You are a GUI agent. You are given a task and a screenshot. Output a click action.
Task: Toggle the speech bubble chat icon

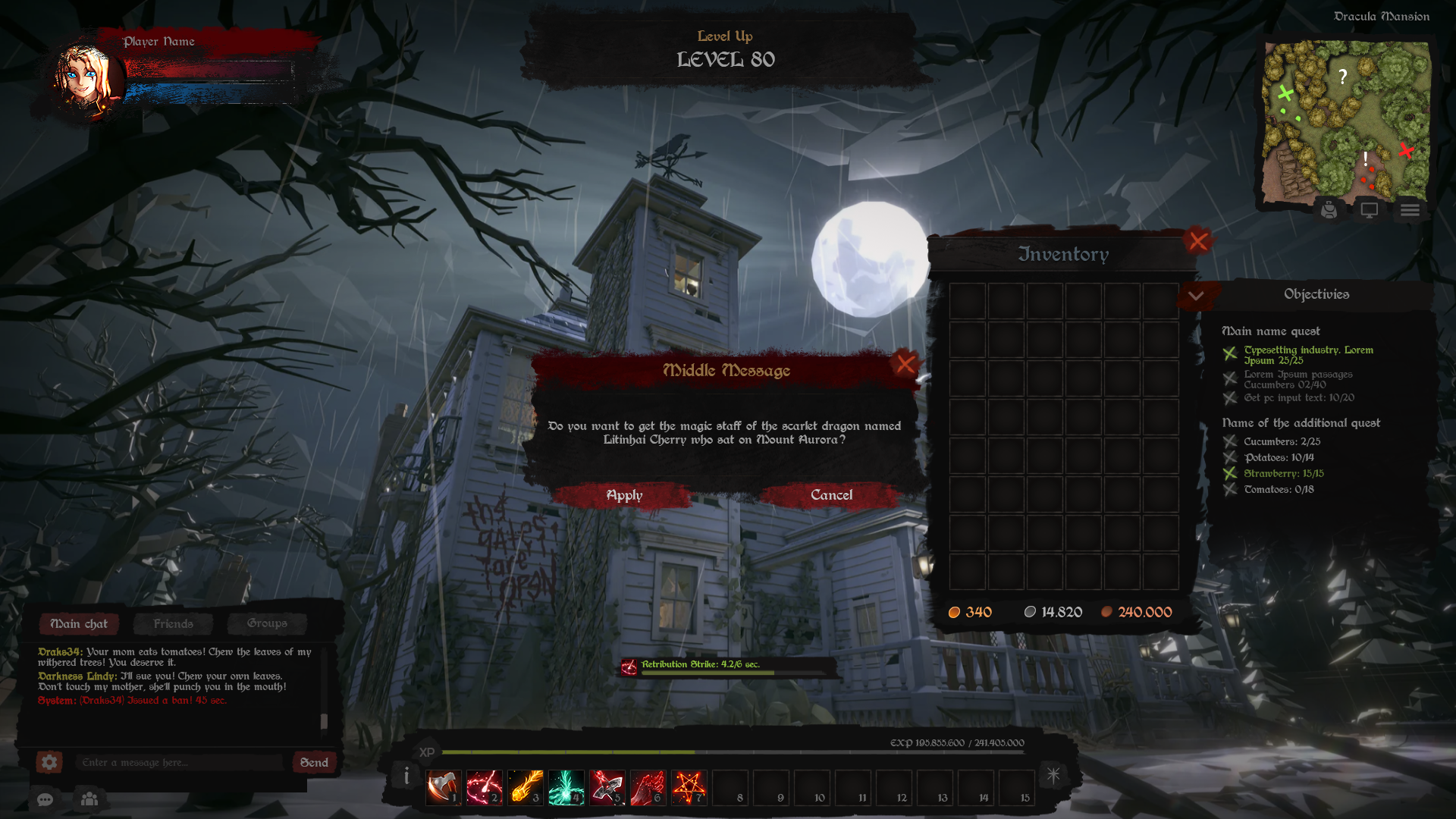pyautogui.click(x=45, y=799)
